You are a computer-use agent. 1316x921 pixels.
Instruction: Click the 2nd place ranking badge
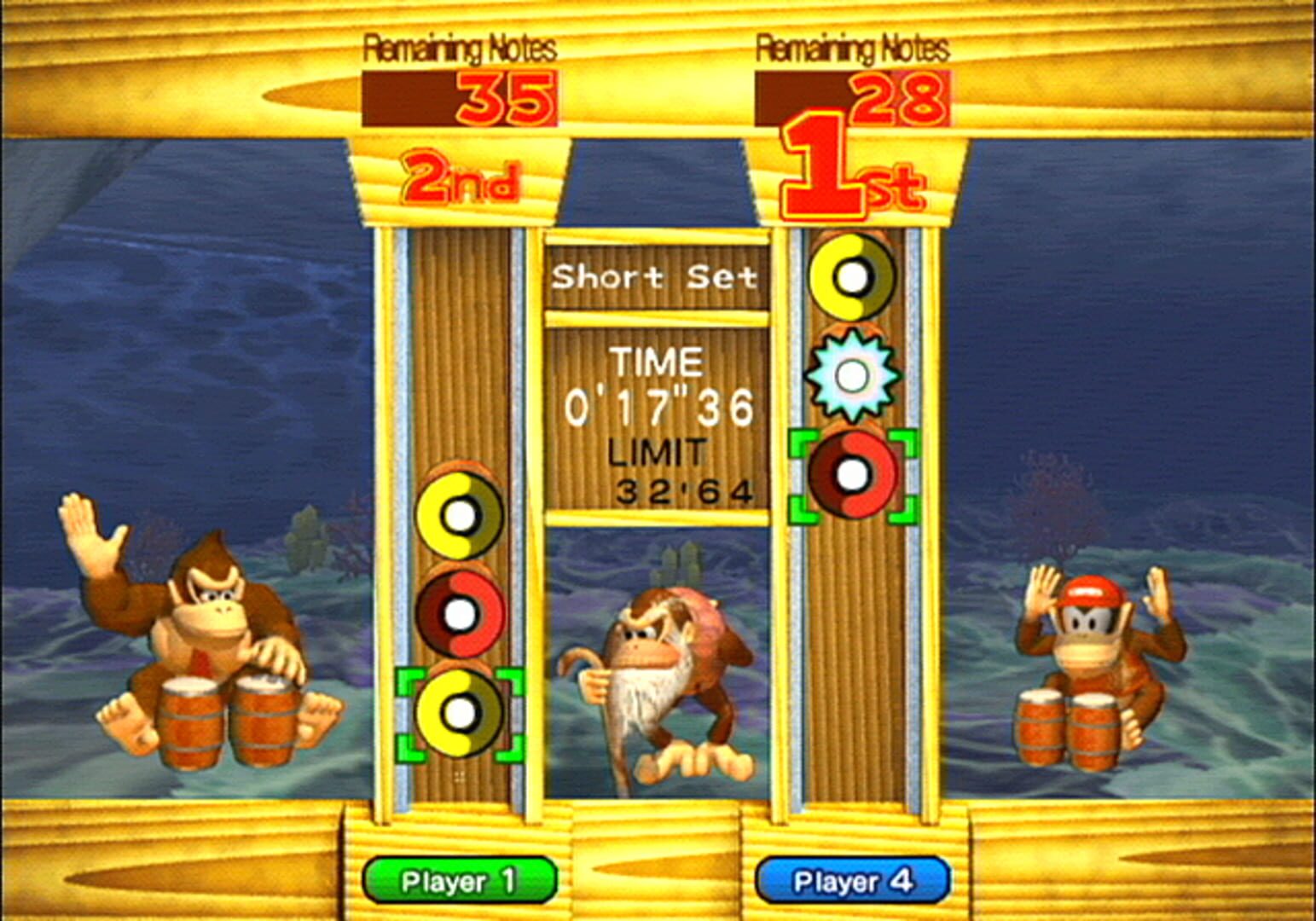pyautogui.click(x=461, y=177)
